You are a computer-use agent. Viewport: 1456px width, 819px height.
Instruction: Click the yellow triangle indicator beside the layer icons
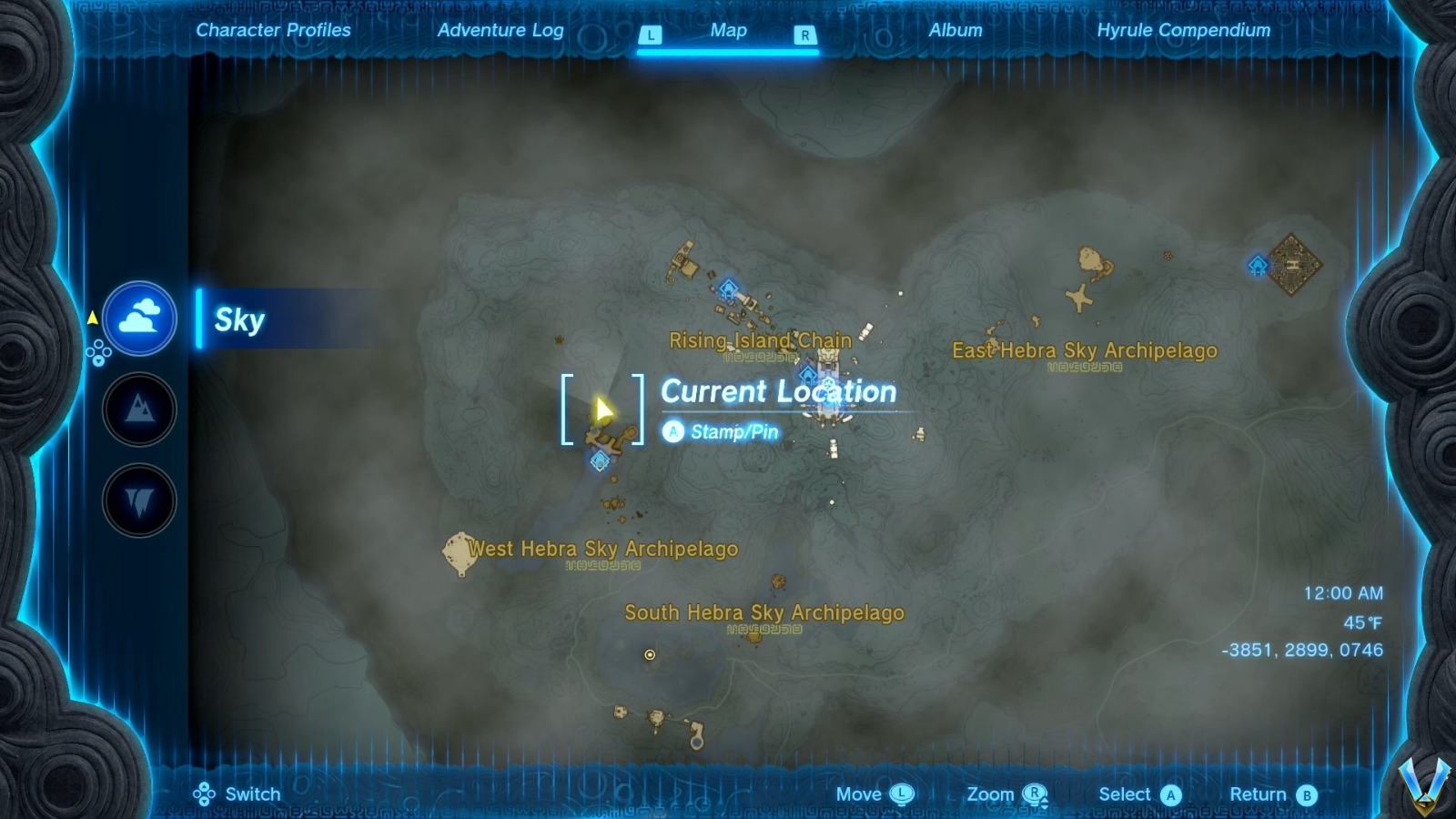[x=91, y=318]
